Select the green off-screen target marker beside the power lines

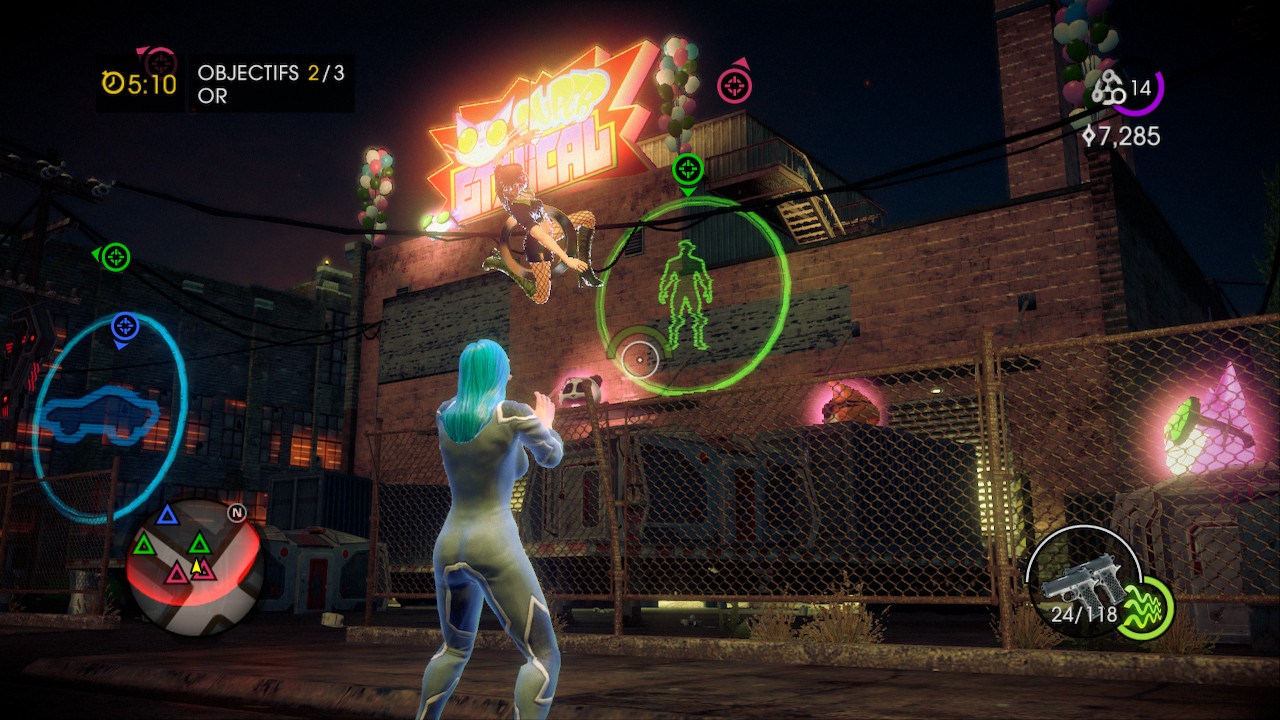click(116, 257)
